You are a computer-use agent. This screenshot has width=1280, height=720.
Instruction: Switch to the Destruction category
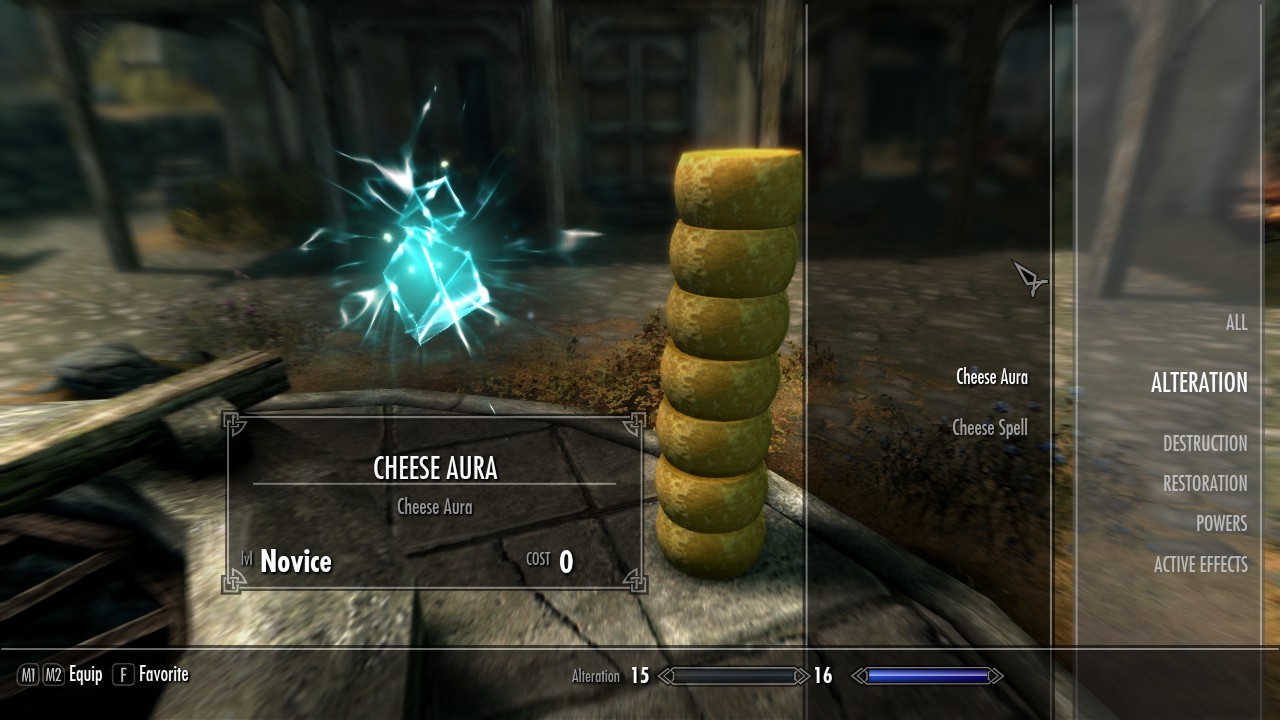coord(1204,444)
